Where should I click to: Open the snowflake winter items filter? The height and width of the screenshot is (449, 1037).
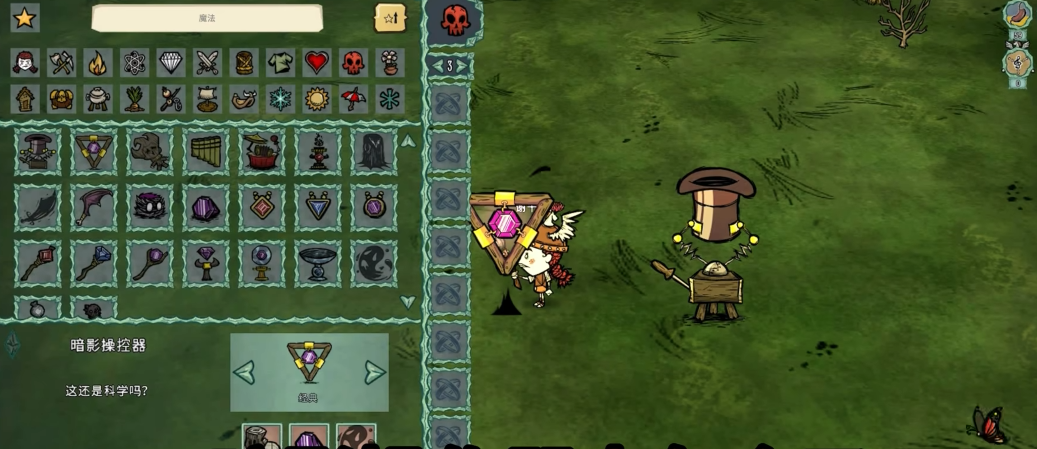[280, 99]
